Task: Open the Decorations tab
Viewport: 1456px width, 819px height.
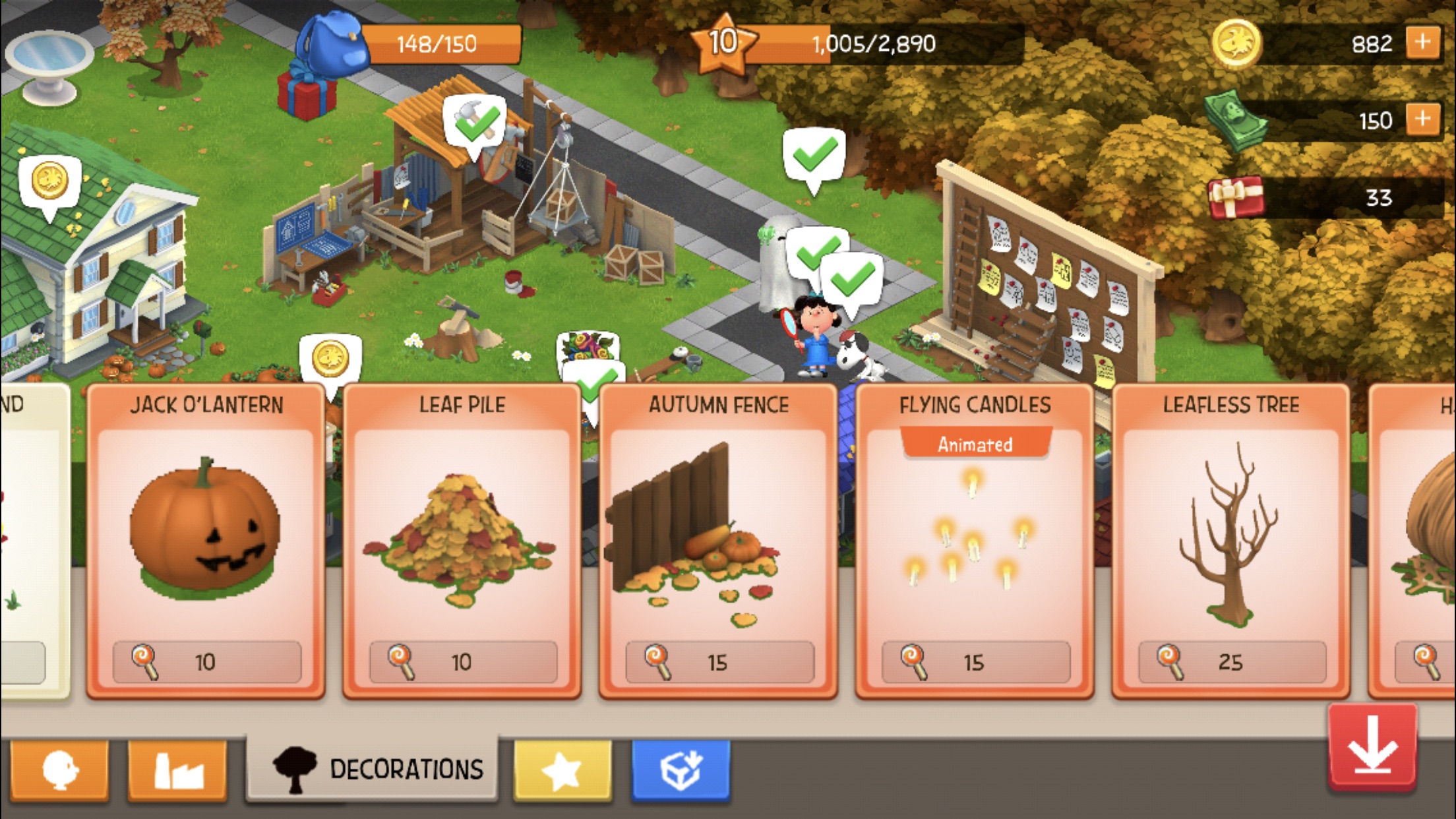Action: point(373,769)
